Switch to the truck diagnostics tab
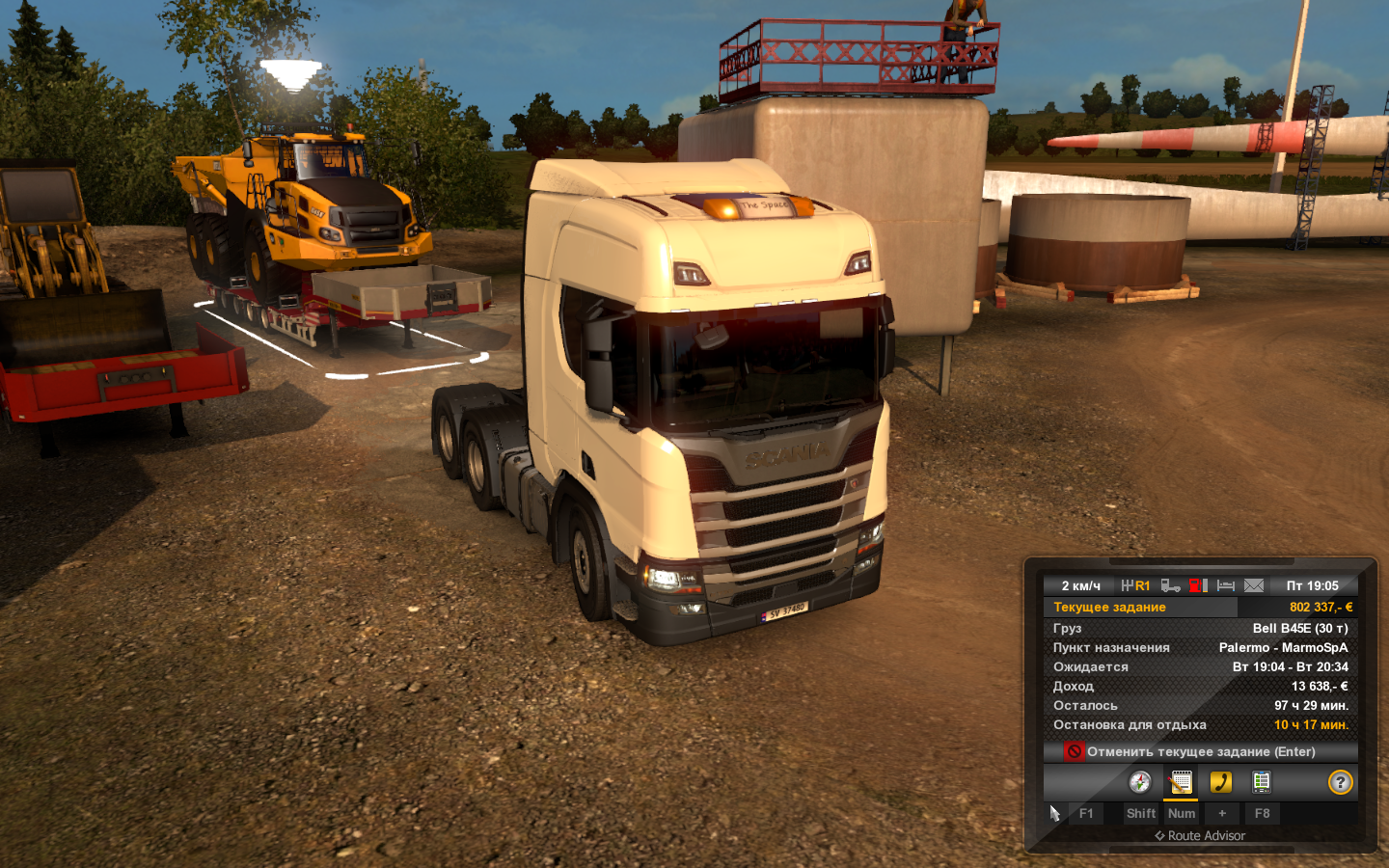 (1261, 782)
